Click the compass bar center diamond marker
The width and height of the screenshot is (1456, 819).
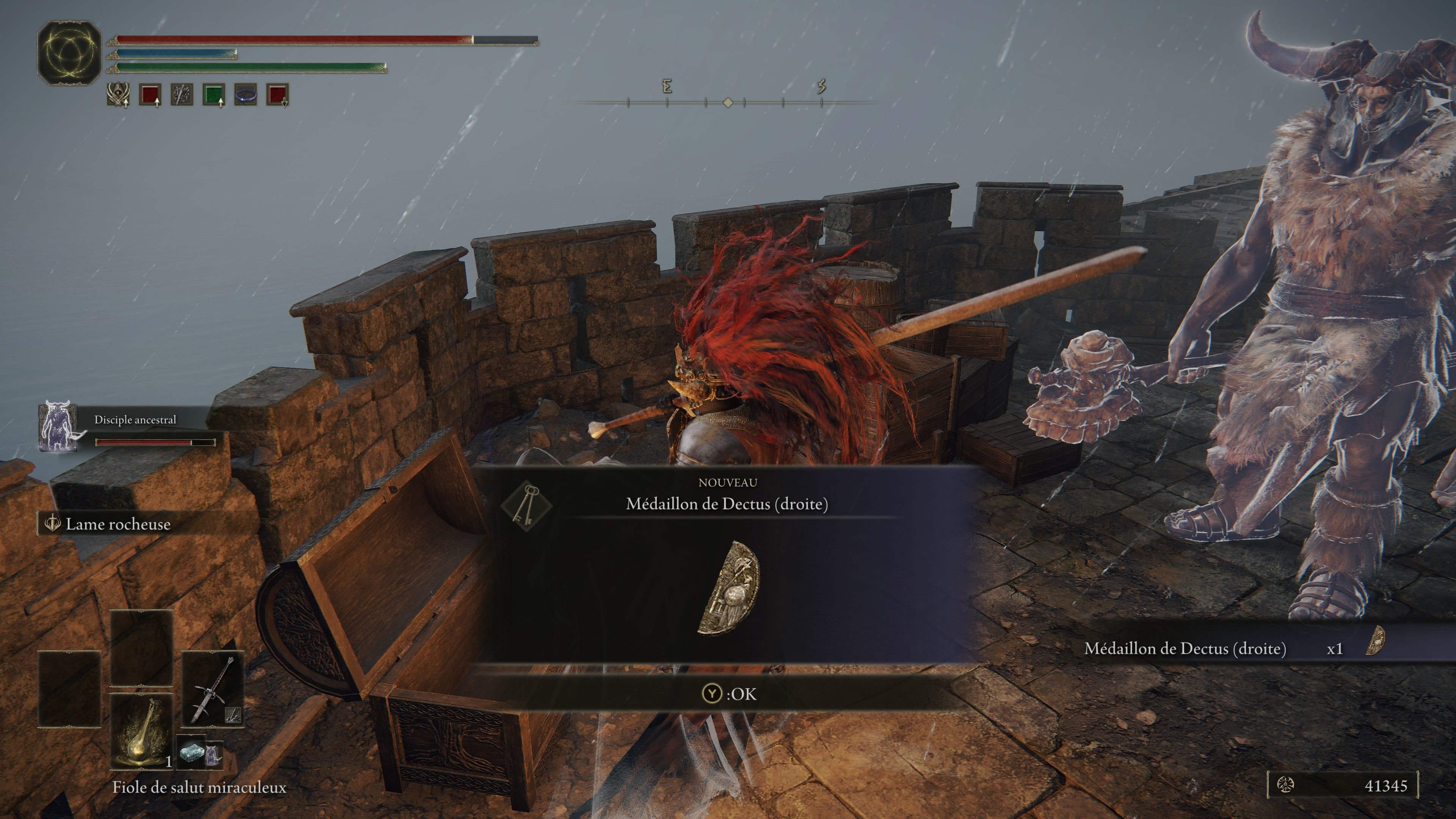(x=728, y=102)
